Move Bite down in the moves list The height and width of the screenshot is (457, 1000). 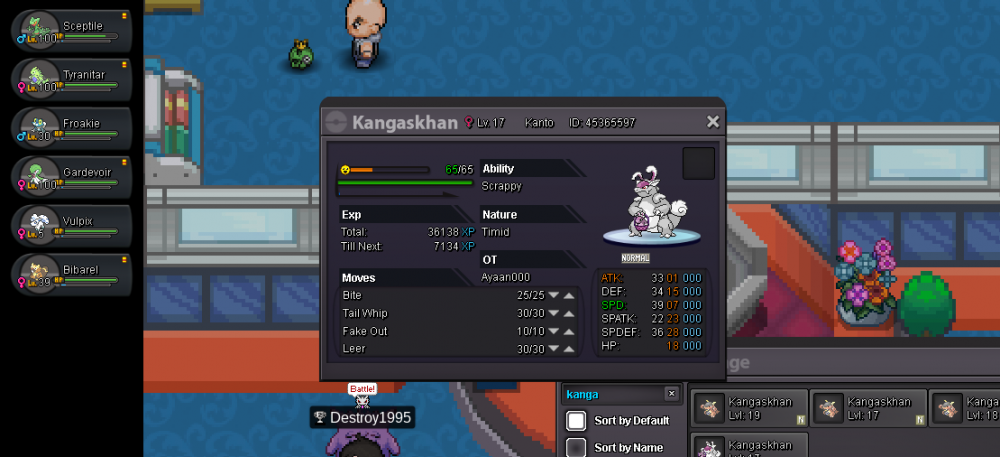(553, 296)
